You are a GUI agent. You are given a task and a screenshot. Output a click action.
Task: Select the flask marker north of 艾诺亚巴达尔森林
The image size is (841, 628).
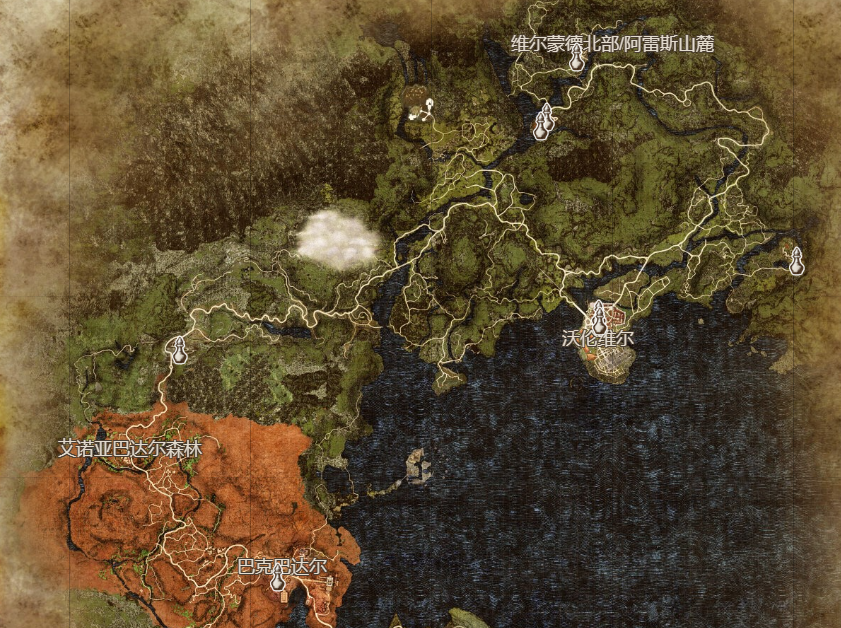179,351
